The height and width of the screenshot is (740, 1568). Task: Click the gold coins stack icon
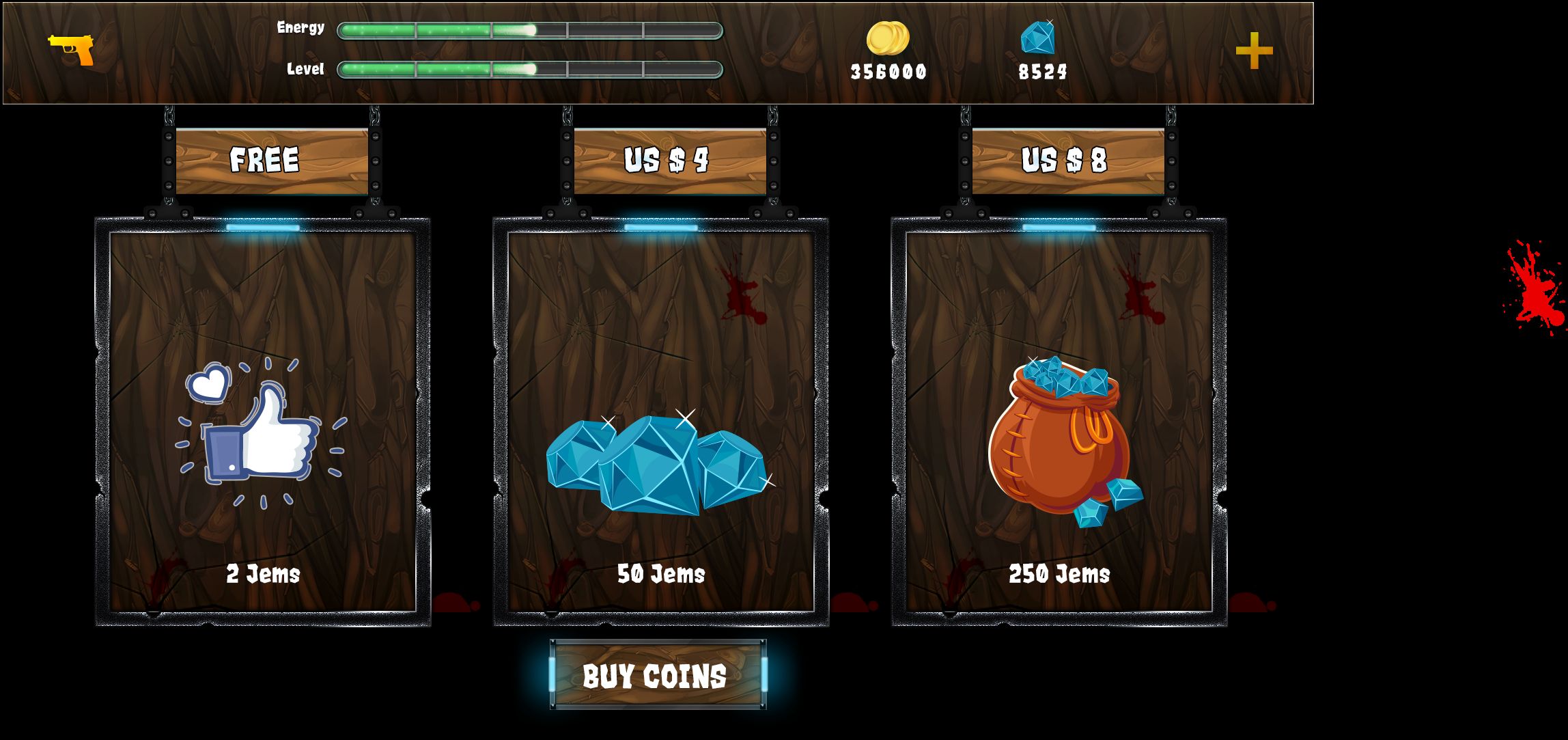point(888,38)
